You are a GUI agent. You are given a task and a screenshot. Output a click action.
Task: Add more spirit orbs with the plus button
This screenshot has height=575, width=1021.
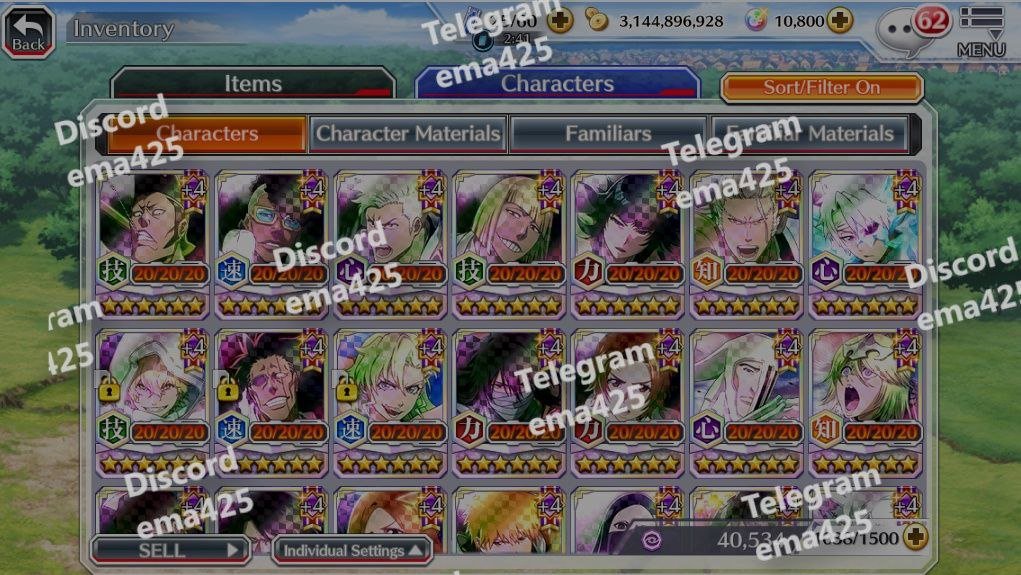[x=840, y=21]
